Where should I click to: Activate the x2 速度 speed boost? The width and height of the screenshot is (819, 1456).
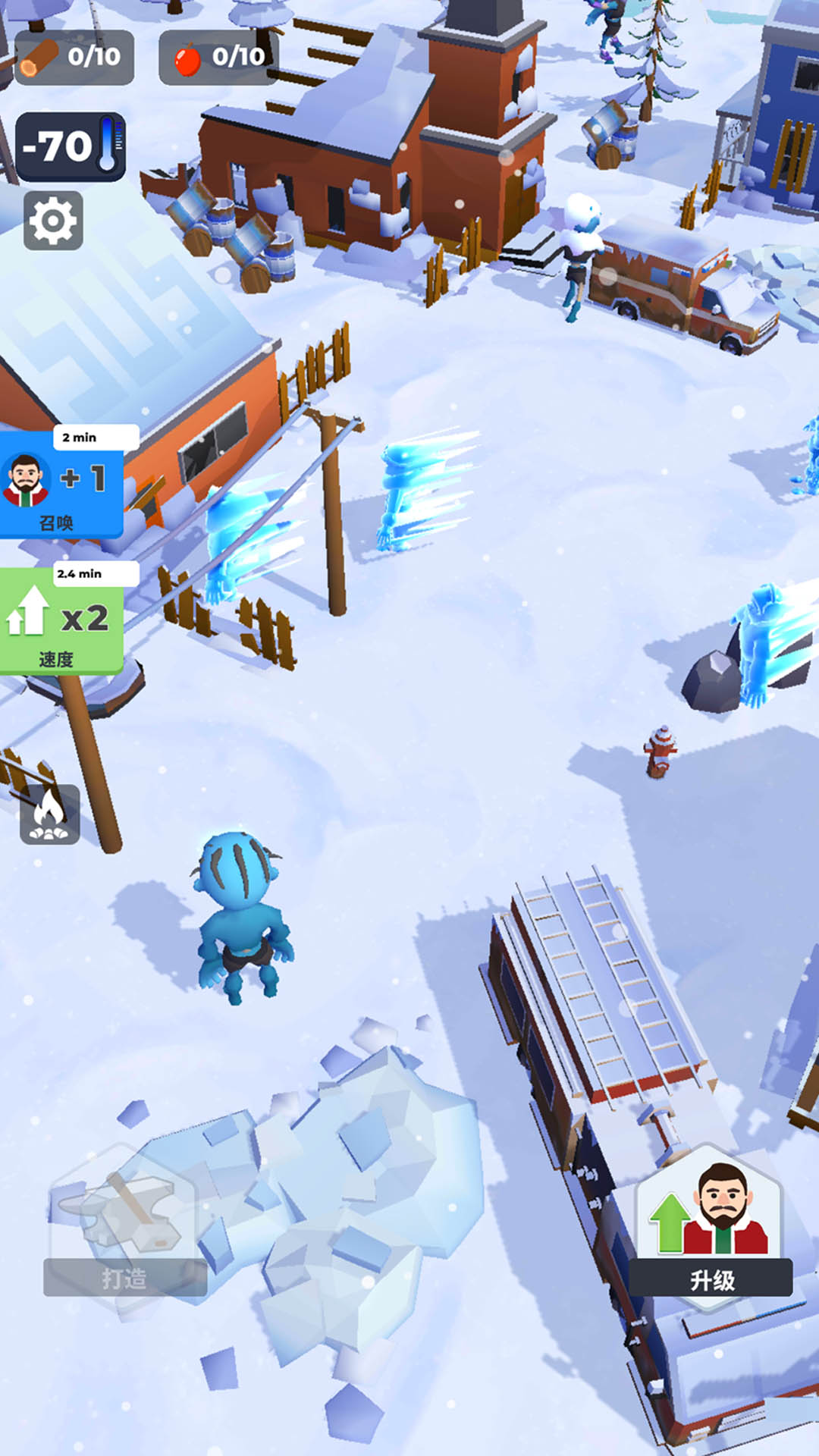pyautogui.click(x=61, y=627)
